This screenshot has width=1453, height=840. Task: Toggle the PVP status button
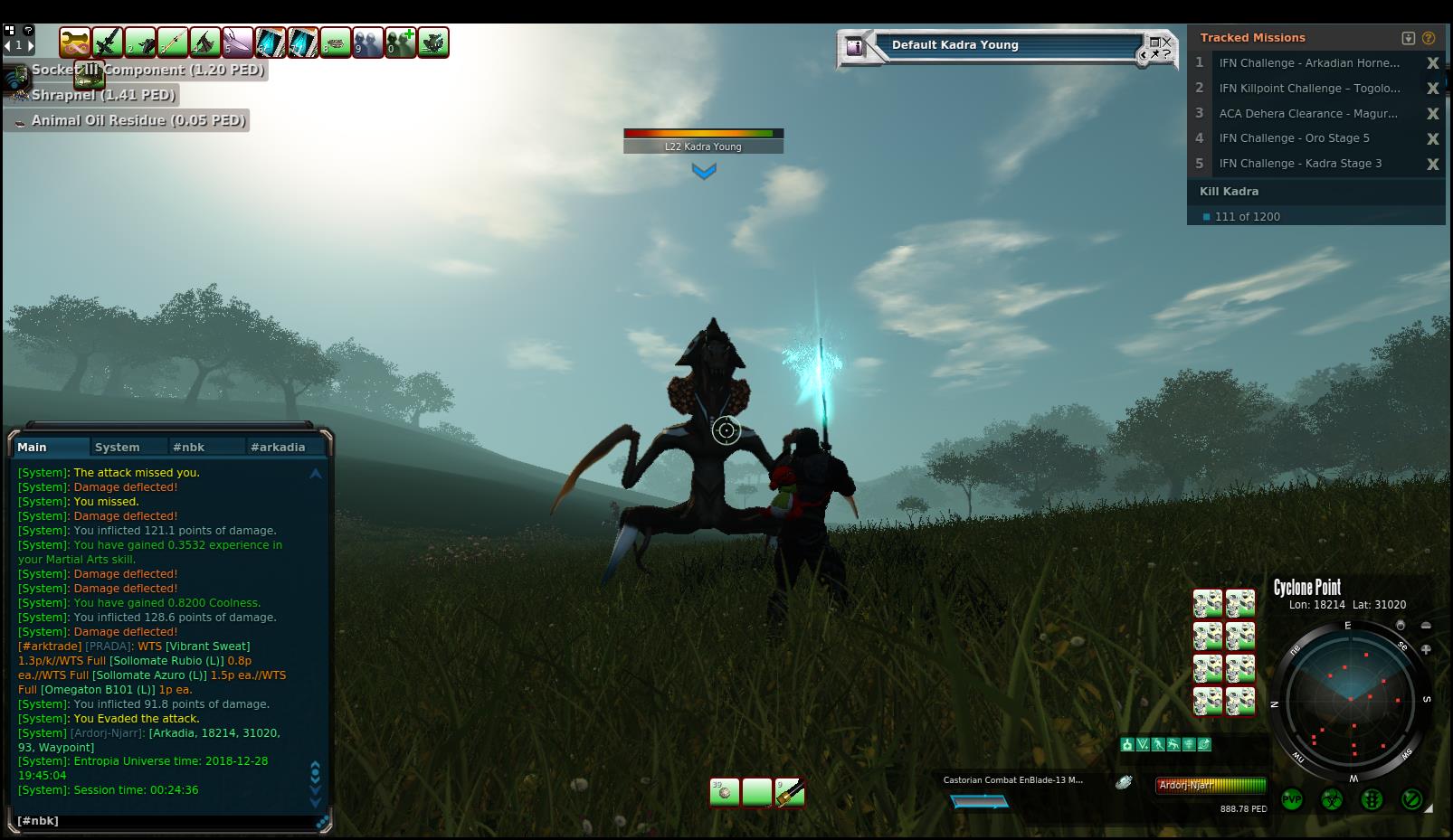coord(1292,800)
